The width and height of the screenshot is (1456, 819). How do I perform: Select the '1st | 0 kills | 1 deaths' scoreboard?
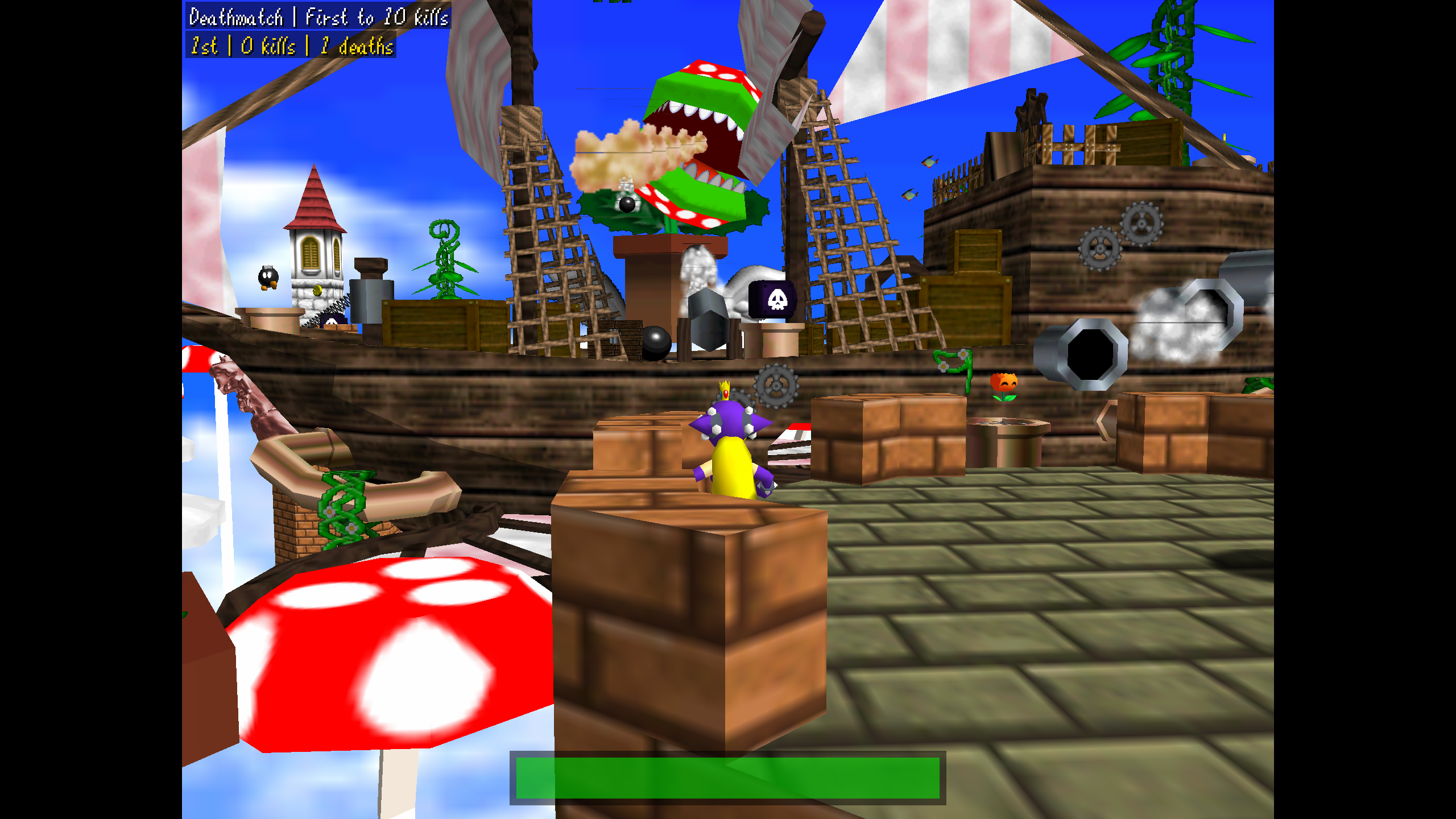click(291, 47)
